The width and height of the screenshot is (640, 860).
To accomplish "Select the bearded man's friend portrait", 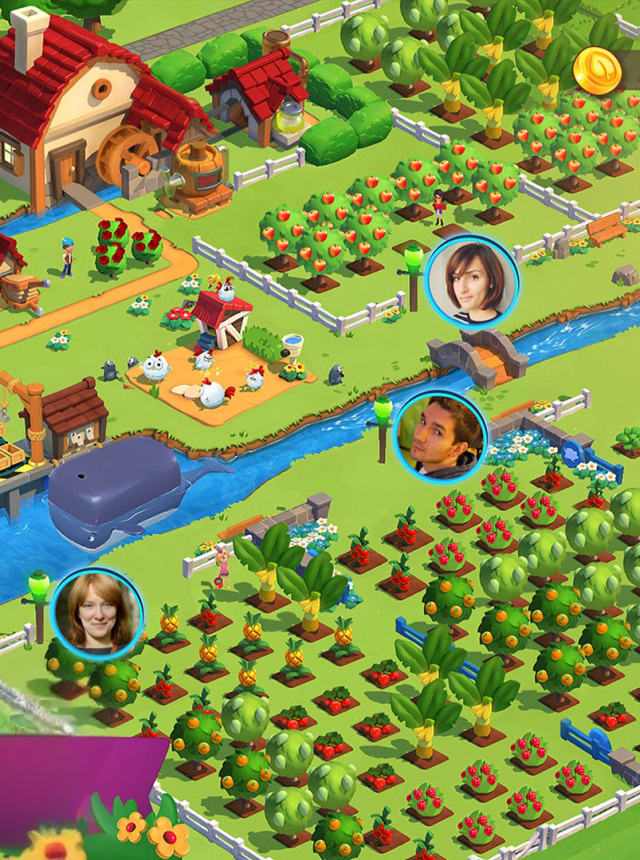I will [x=440, y=436].
